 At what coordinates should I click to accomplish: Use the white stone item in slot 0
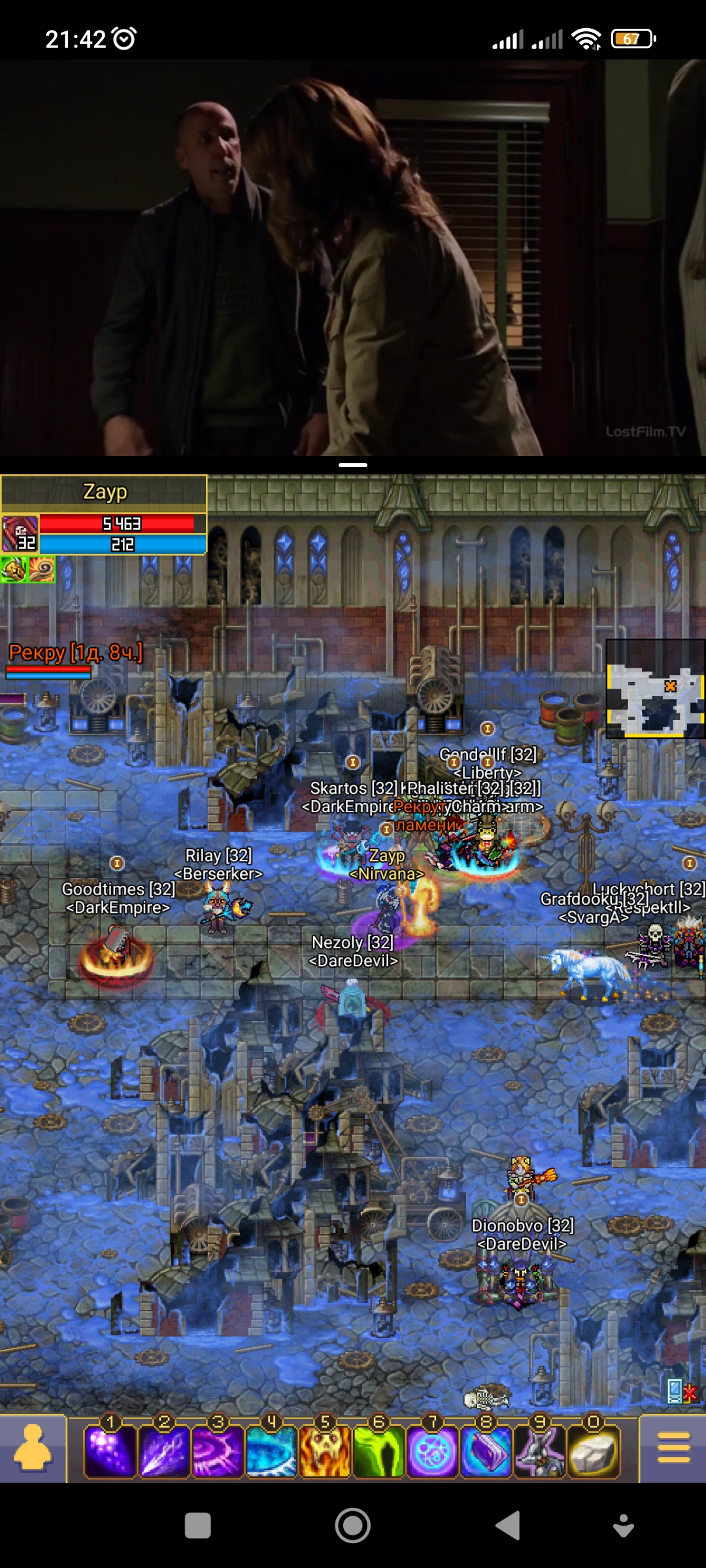pyautogui.click(x=593, y=1452)
